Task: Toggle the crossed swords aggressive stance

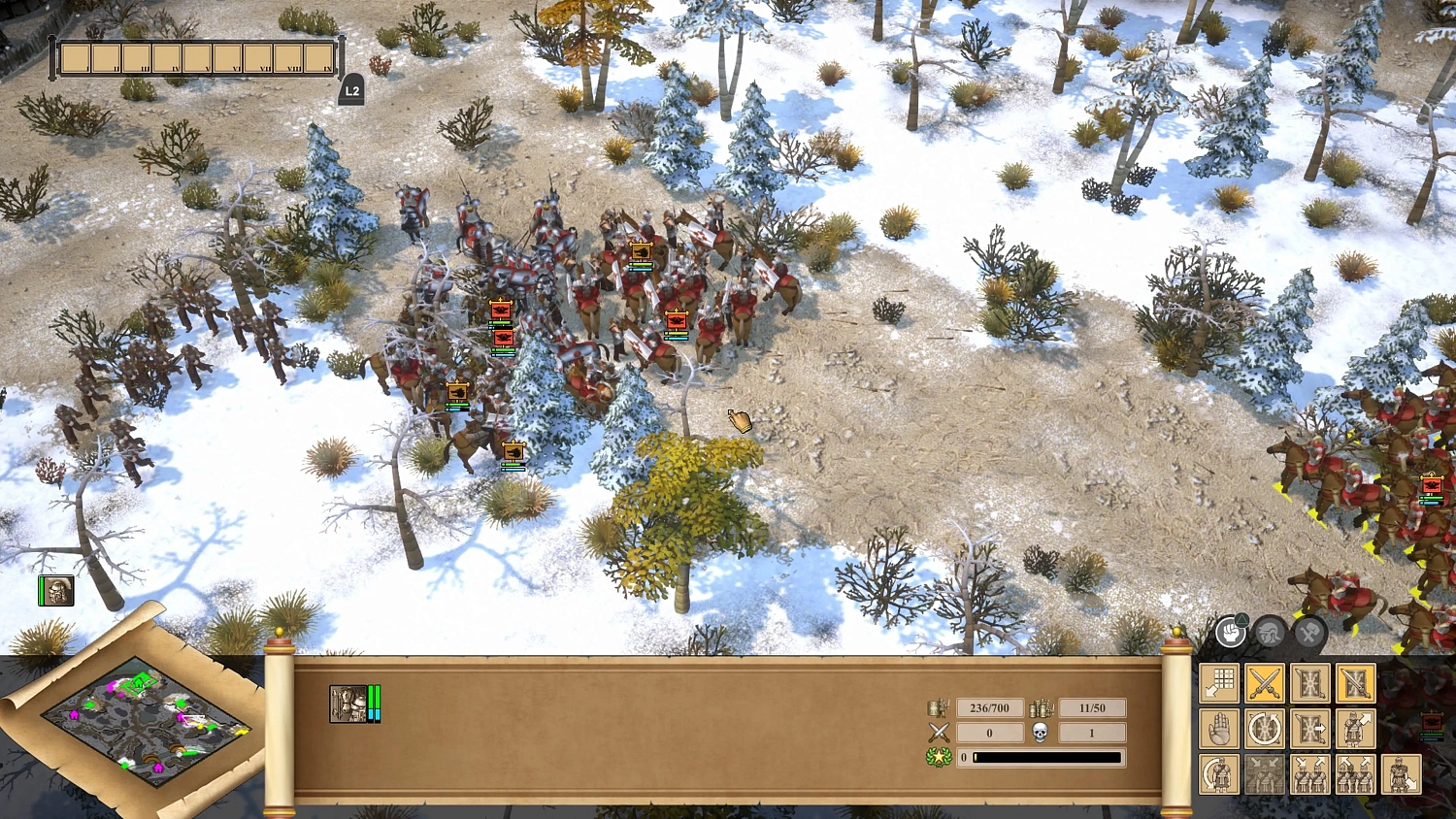Action: coord(1265,682)
